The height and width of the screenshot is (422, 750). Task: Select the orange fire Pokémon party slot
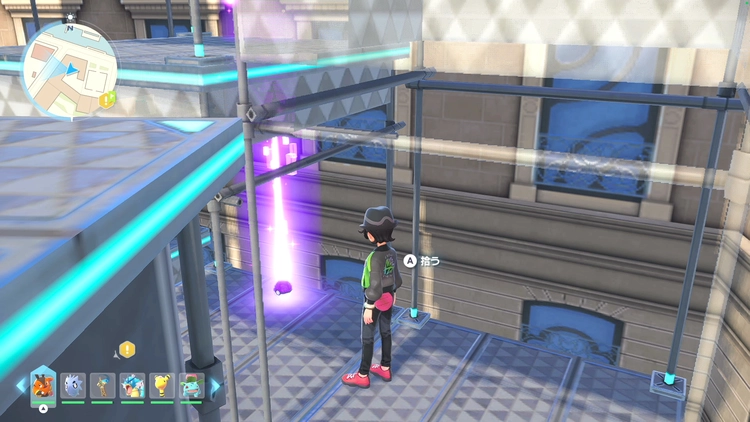pyautogui.click(x=43, y=385)
